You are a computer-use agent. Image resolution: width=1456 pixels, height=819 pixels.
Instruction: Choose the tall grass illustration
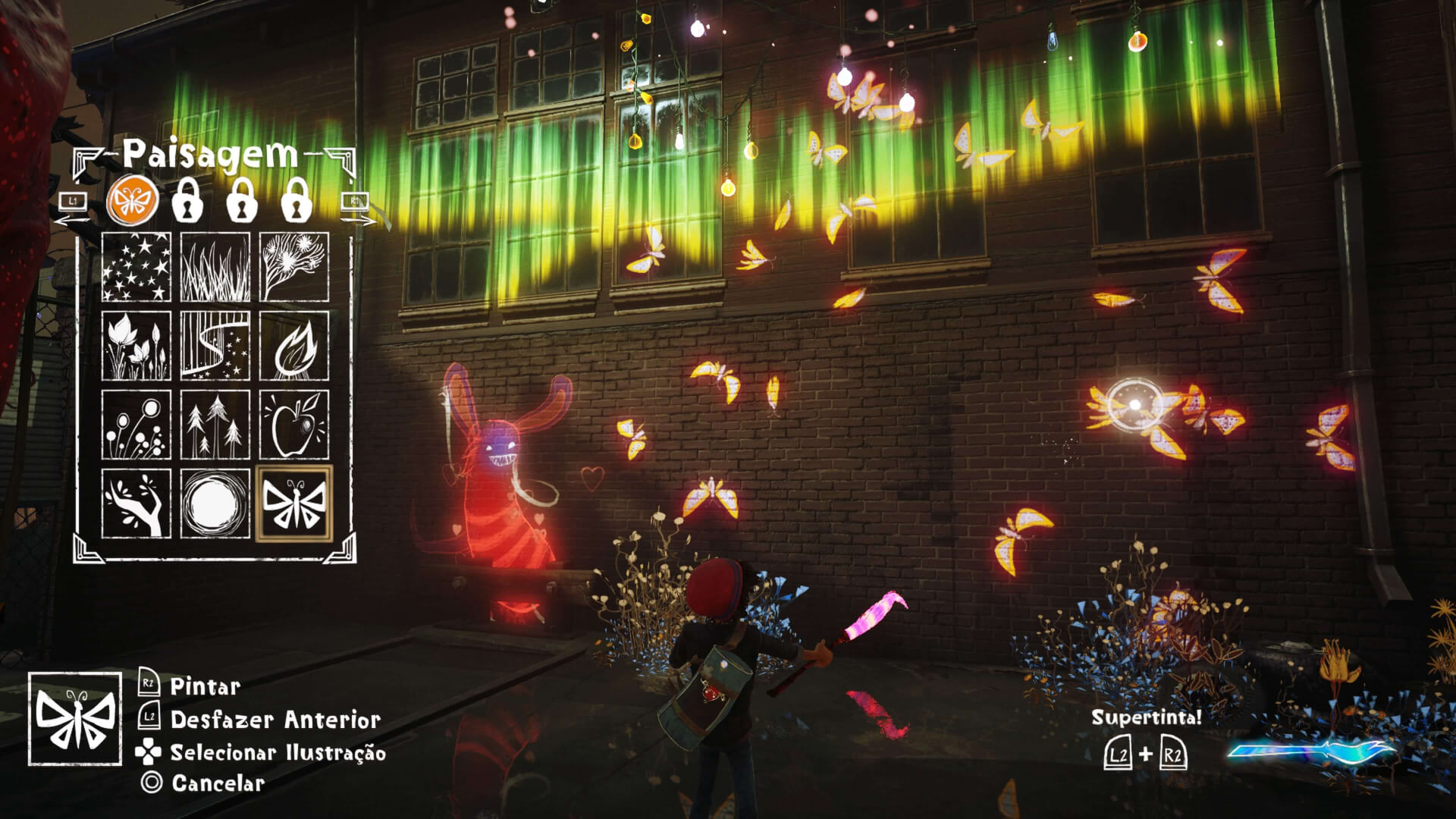[x=215, y=268]
